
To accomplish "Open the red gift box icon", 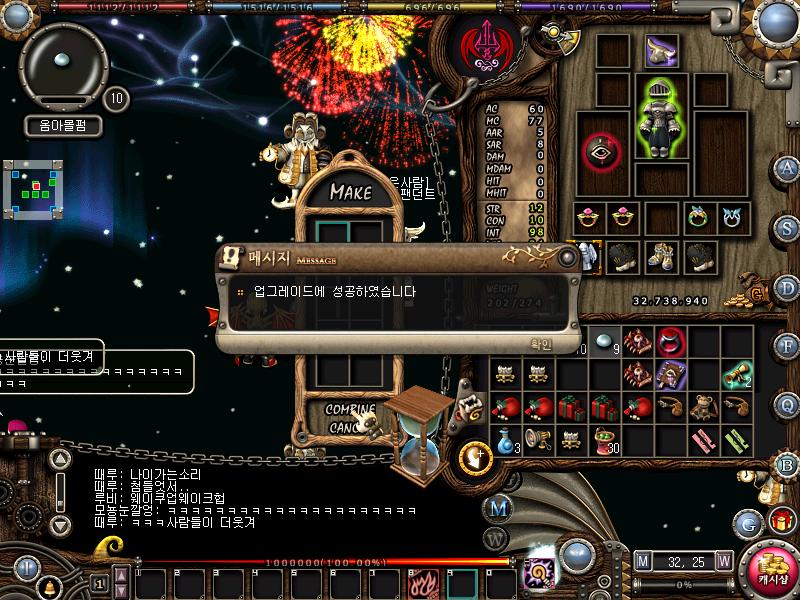I will tap(780, 520).
